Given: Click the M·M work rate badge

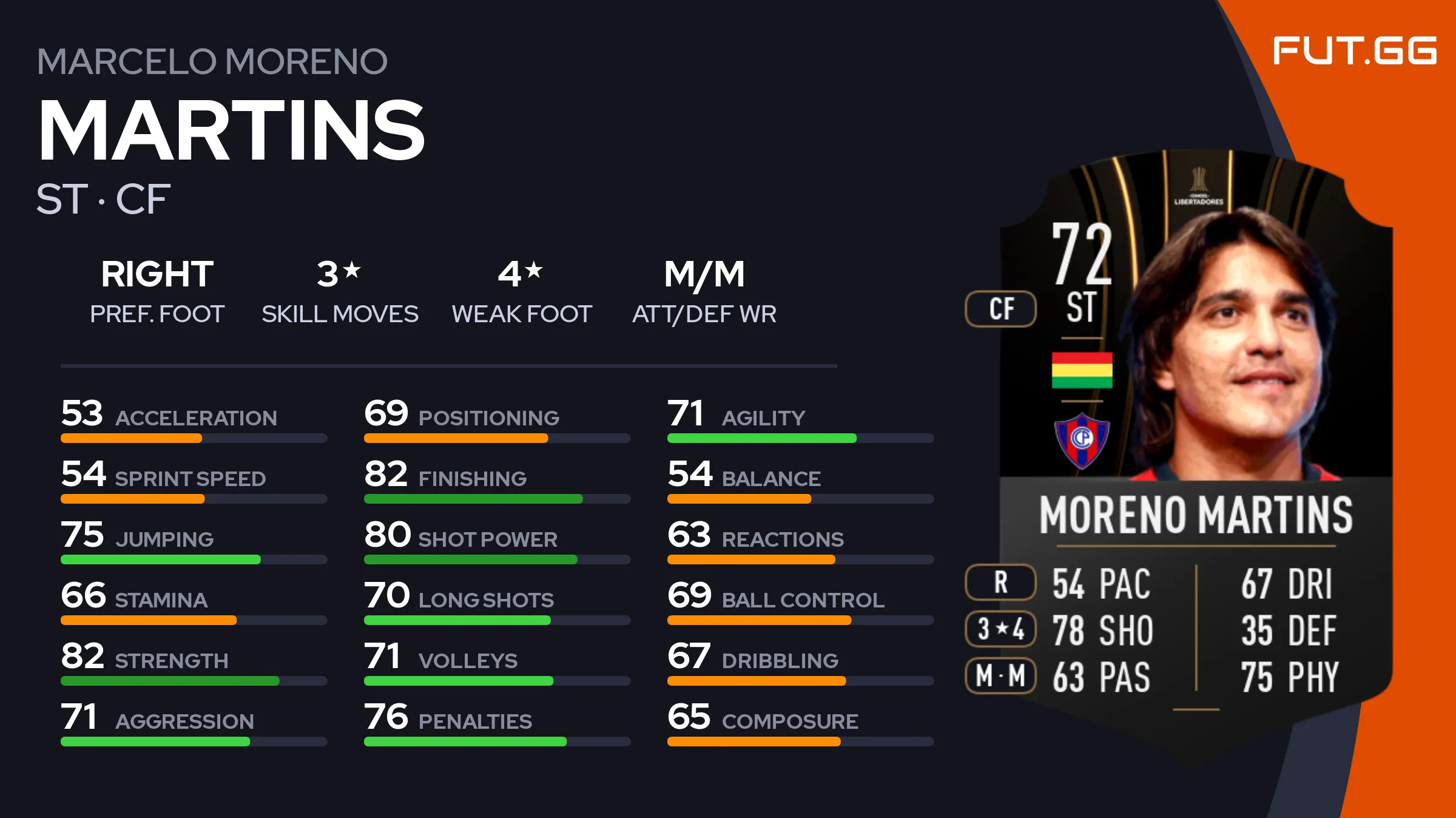Looking at the screenshot, I should [1000, 675].
